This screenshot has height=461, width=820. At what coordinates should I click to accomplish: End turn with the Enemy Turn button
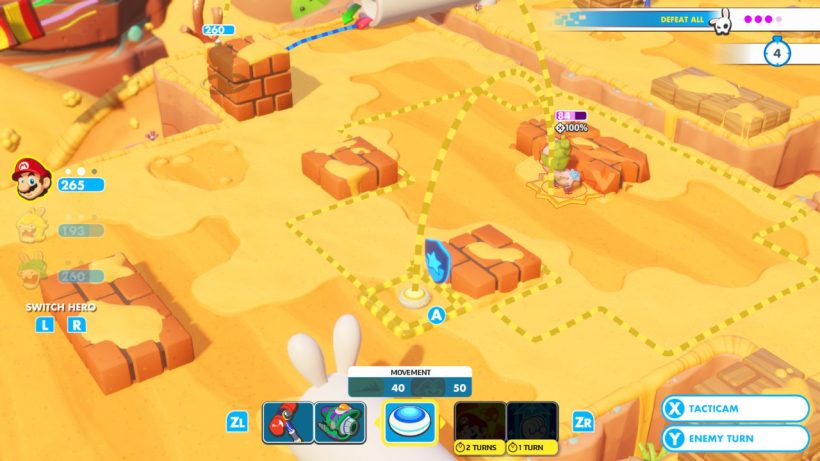(735, 438)
